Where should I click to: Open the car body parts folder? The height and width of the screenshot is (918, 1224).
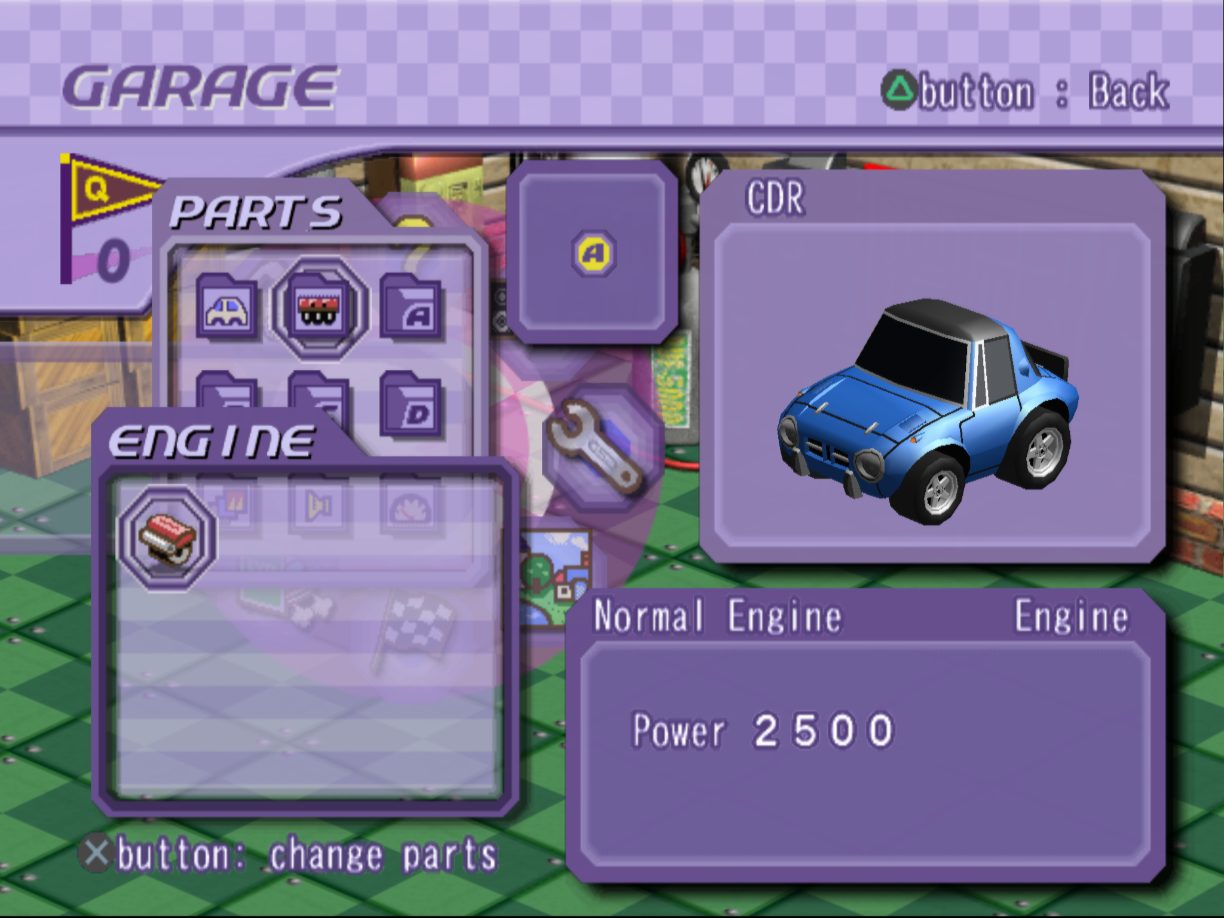[227, 308]
